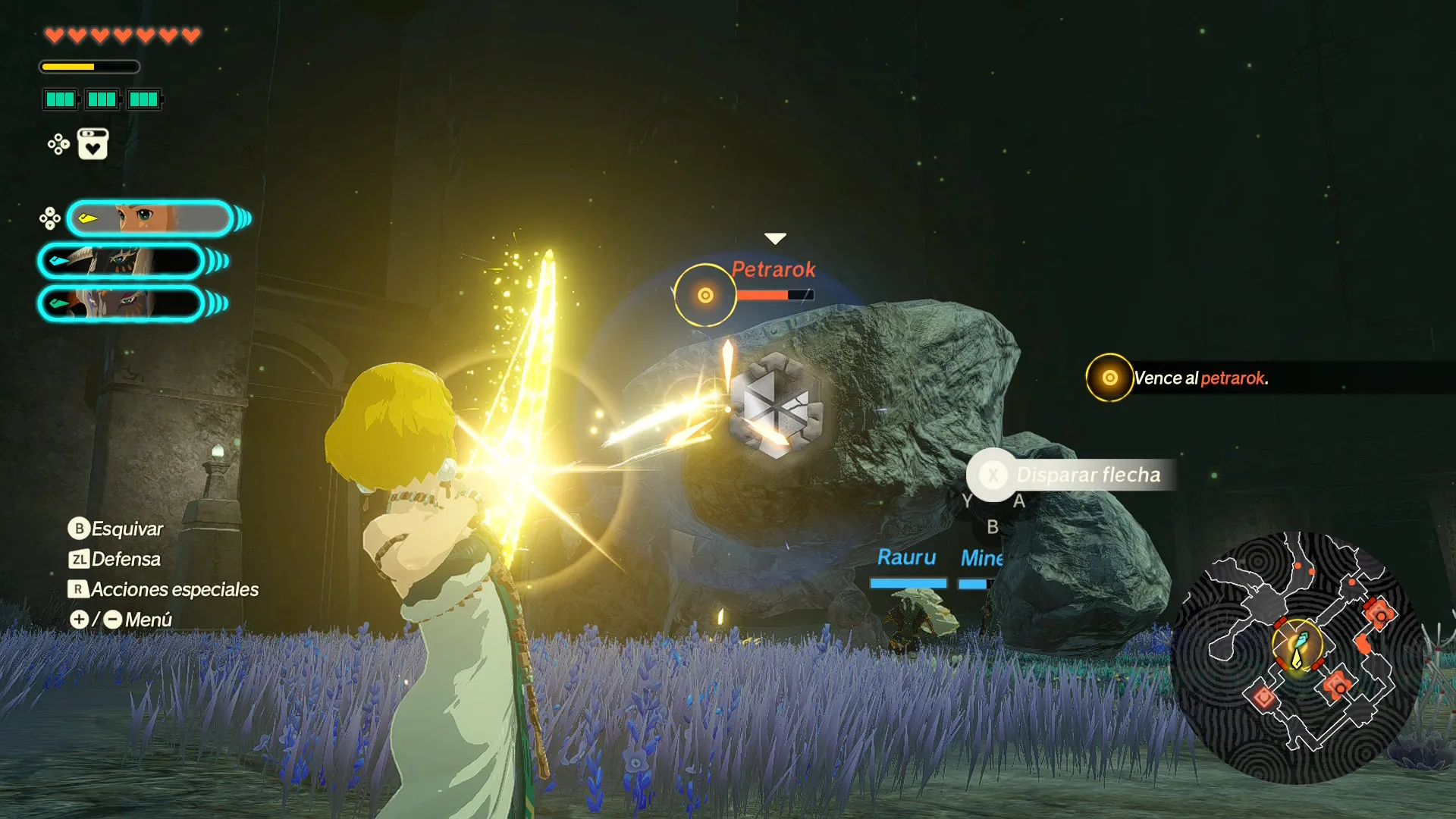Click the Petrarok target marker icon
Screen dimensions: 1456x819
pyautogui.click(x=705, y=295)
